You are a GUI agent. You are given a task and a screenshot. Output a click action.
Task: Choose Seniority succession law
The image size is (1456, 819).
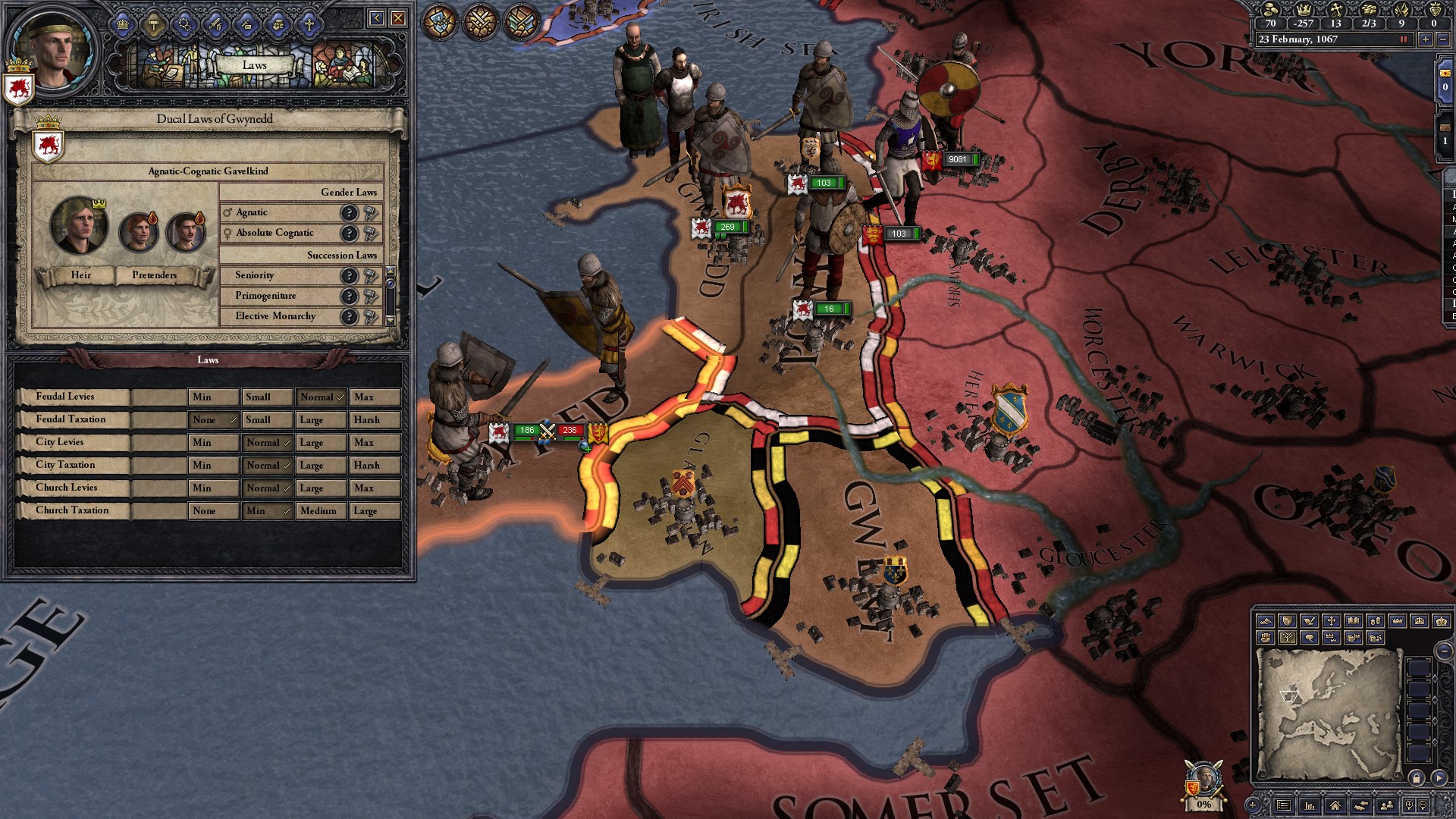pyautogui.click(x=255, y=275)
